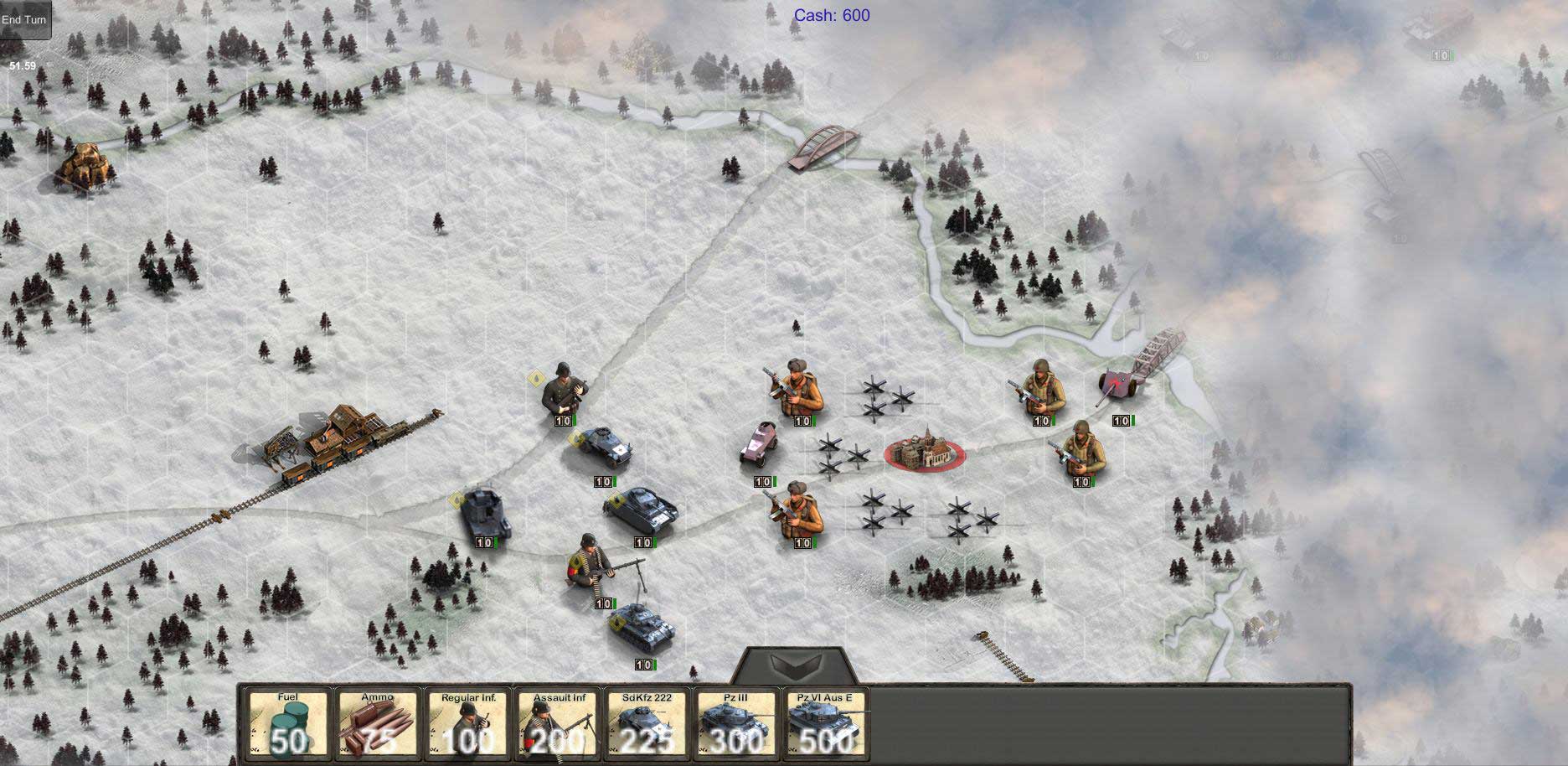This screenshot has height=766, width=1568.
Task: Buy the SdKfz 222 armored car
Action: click(x=647, y=724)
